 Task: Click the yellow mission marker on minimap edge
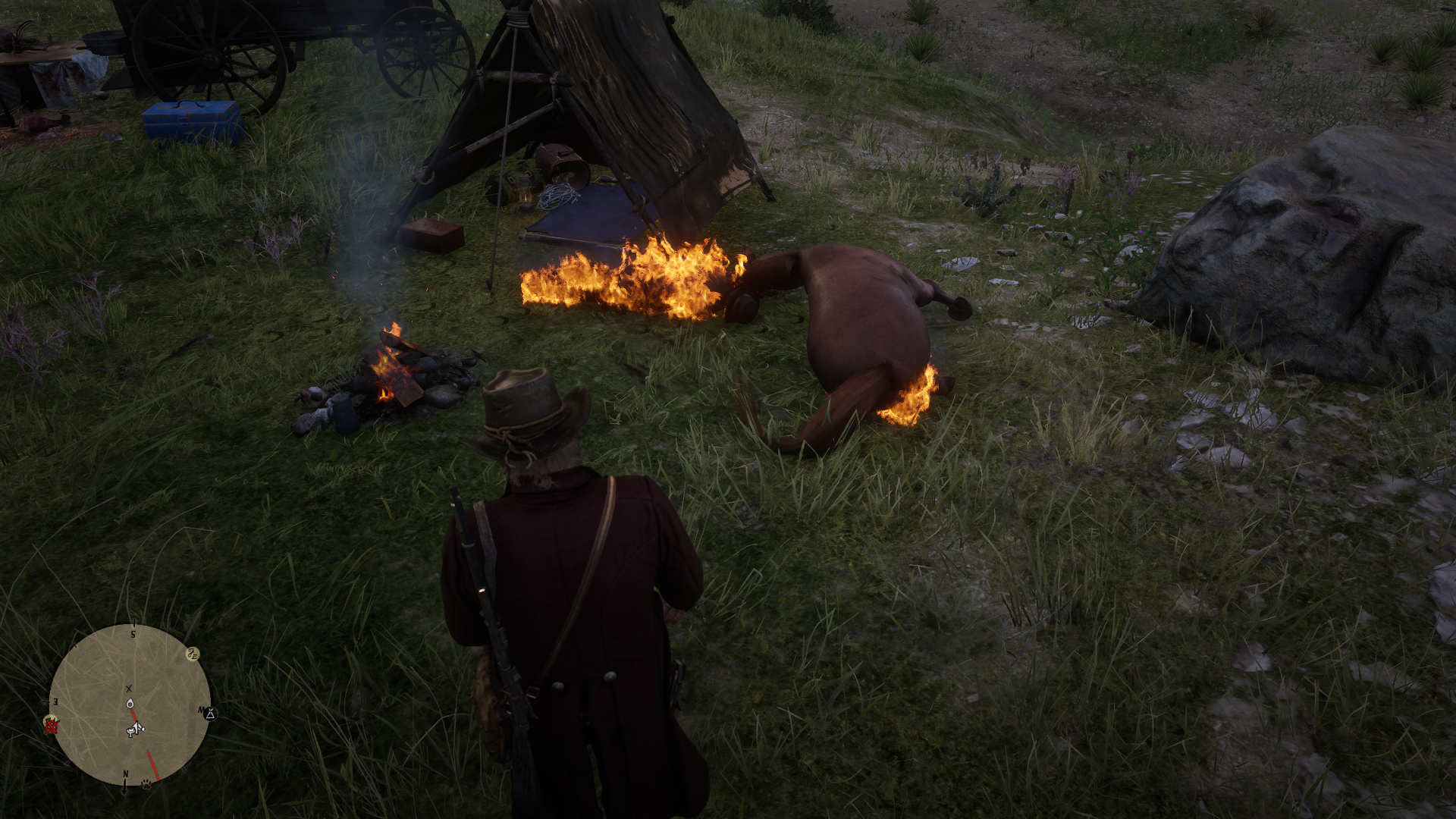tap(193, 654)
